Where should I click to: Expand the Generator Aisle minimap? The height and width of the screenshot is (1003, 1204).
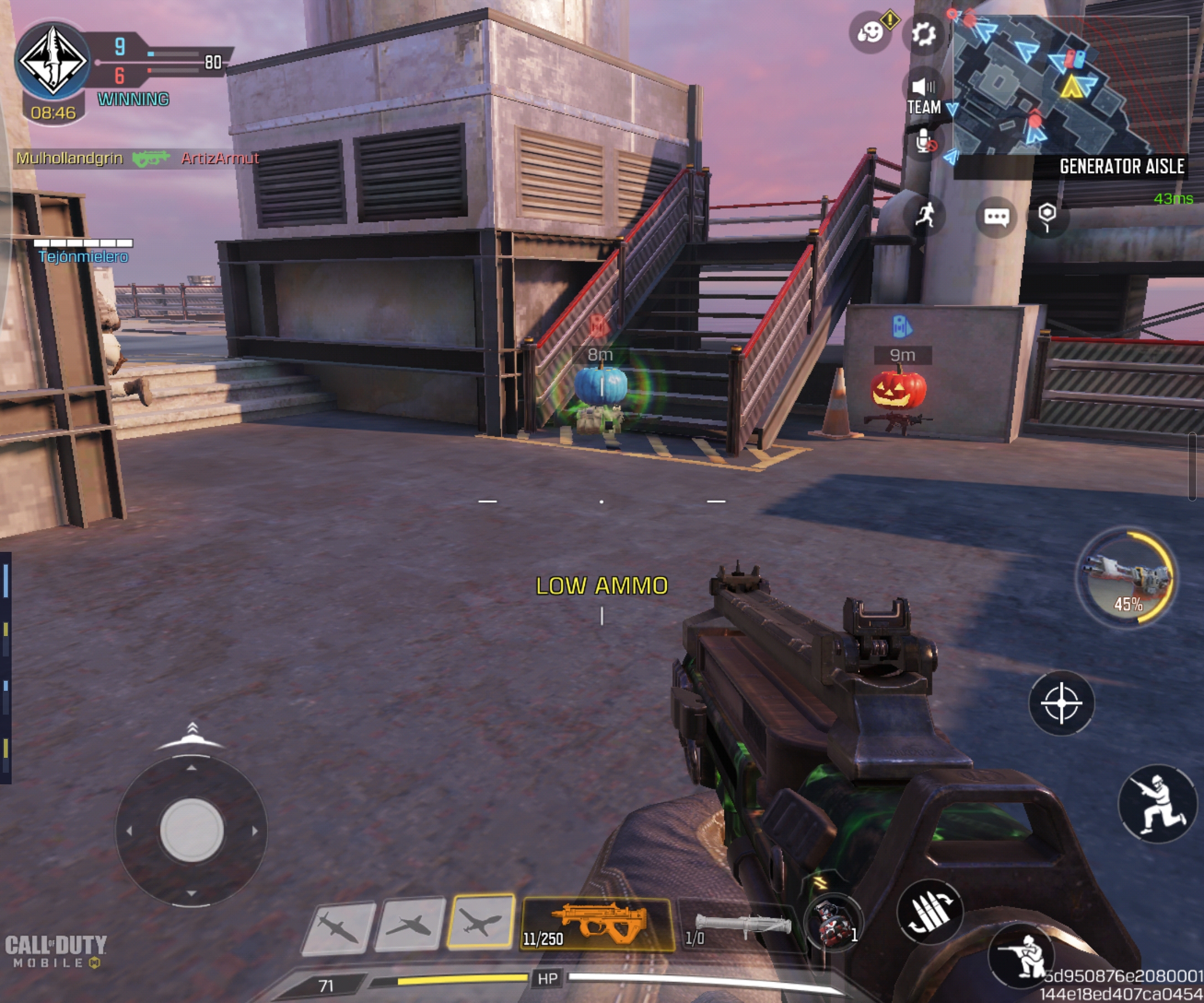click(1069, 86)
